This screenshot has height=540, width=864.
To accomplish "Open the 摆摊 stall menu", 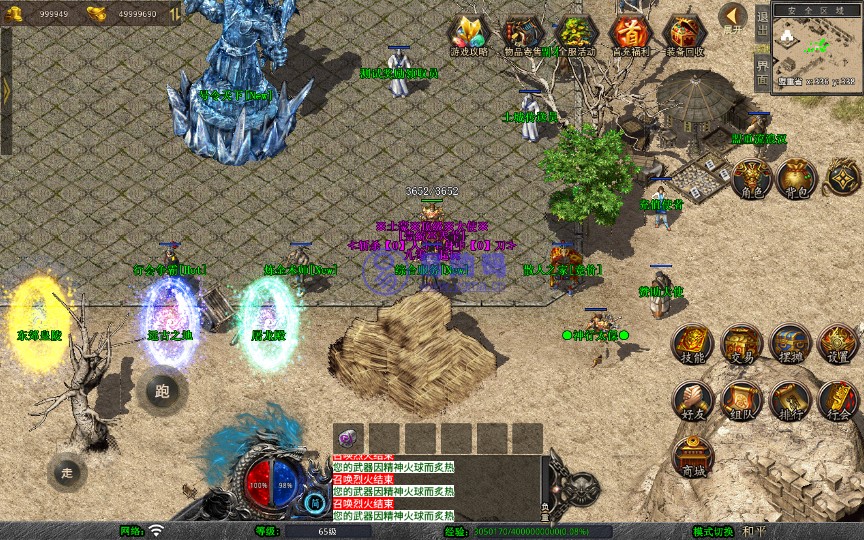I will (x=790, y=343).
